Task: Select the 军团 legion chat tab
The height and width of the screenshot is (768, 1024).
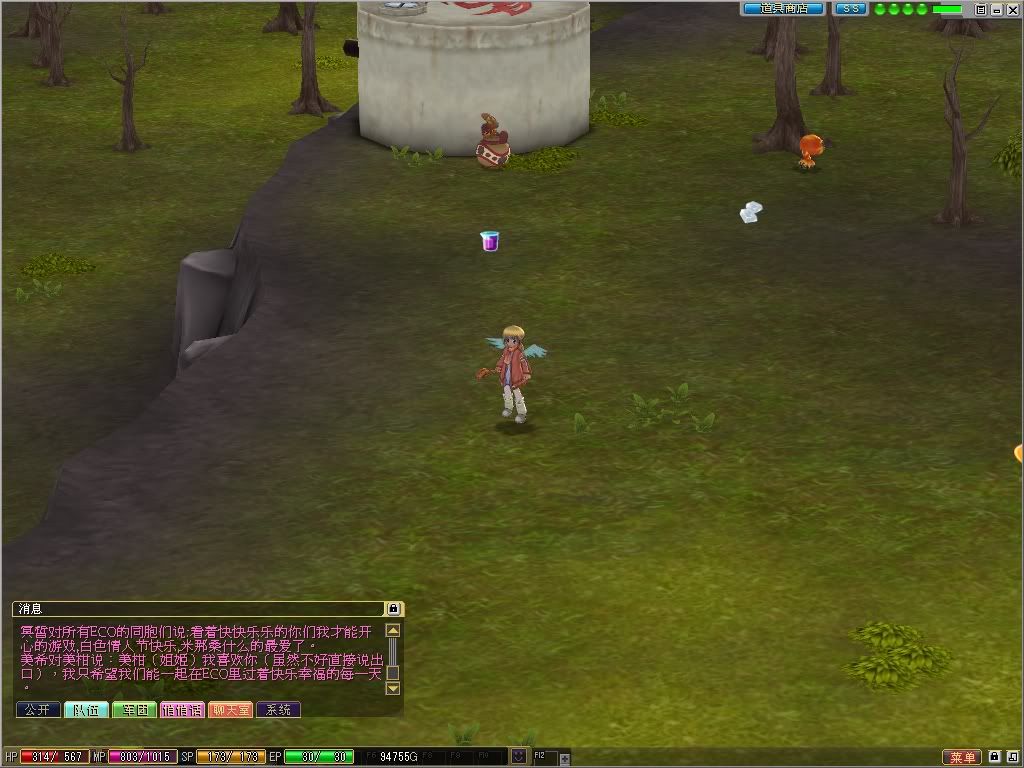Action: click(x=134, y=710)
